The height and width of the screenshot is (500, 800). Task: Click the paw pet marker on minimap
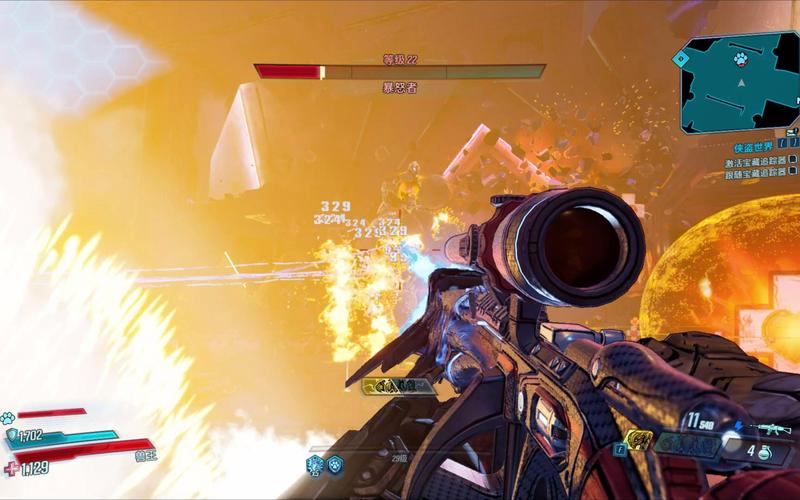pos(740,58)
